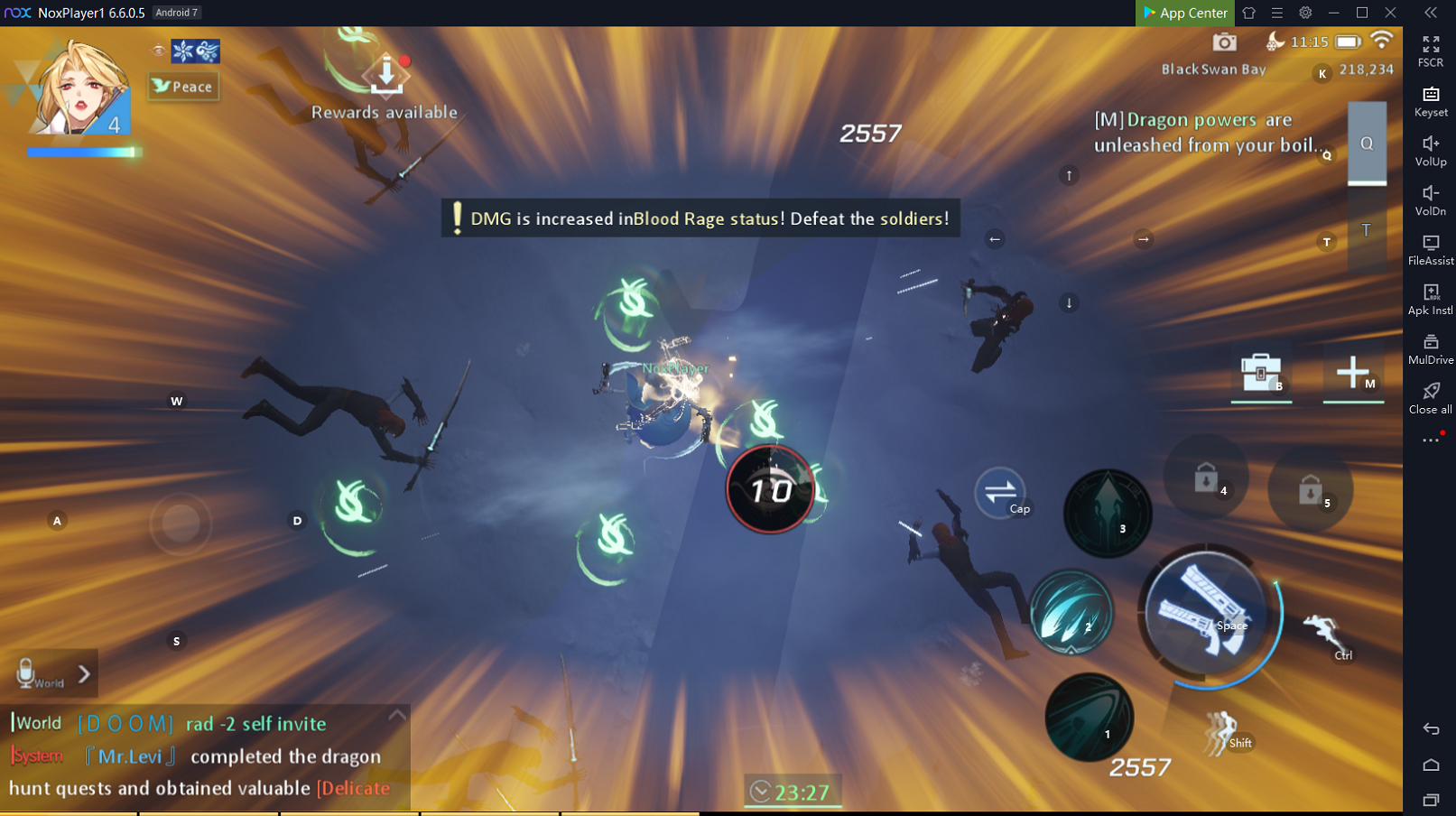
Task: Take a screenshot with the camera icon
Action: [1224, 42]
